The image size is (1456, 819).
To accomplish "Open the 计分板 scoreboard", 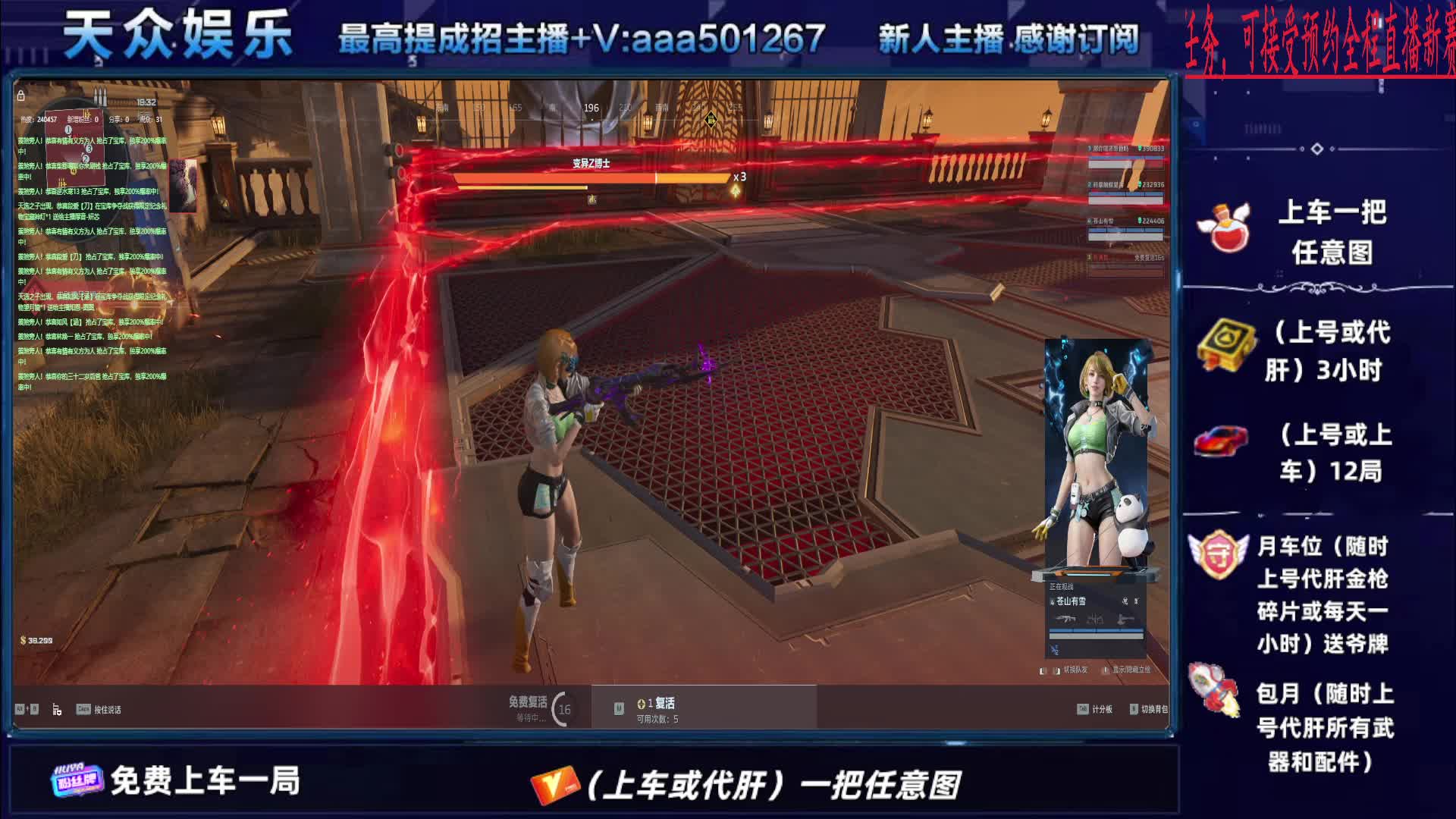I will coord(1095,709).
